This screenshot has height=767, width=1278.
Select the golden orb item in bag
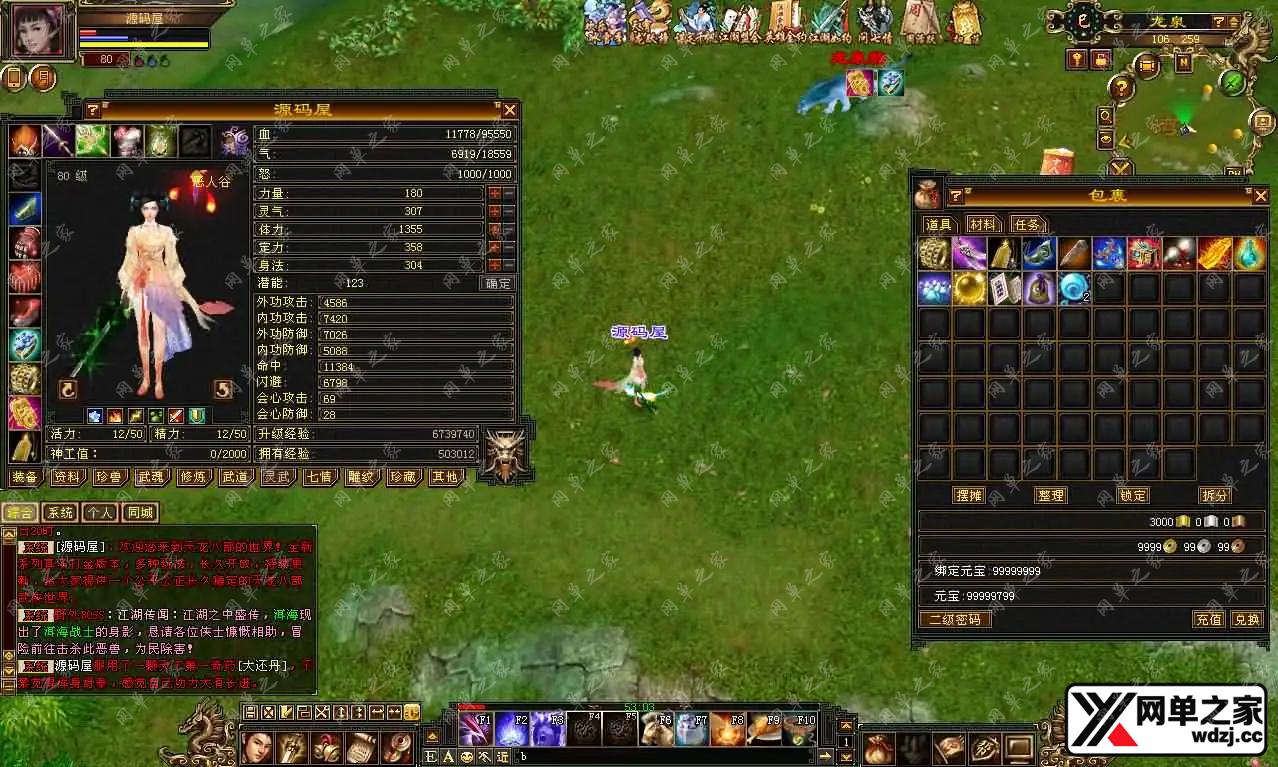pos(970,288)
